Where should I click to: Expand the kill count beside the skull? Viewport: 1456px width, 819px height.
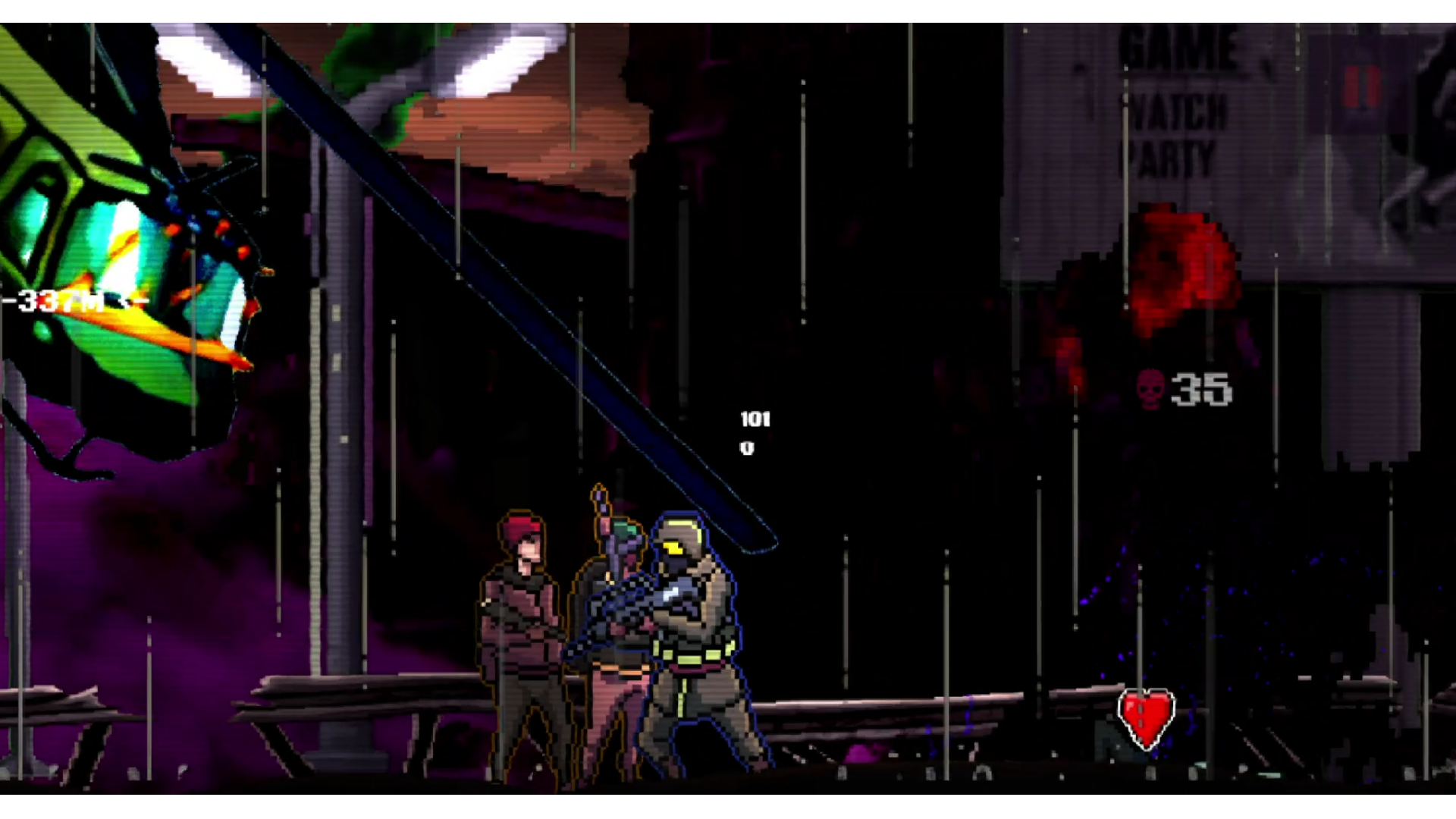pyautogui.click(x=1200, y=389)
